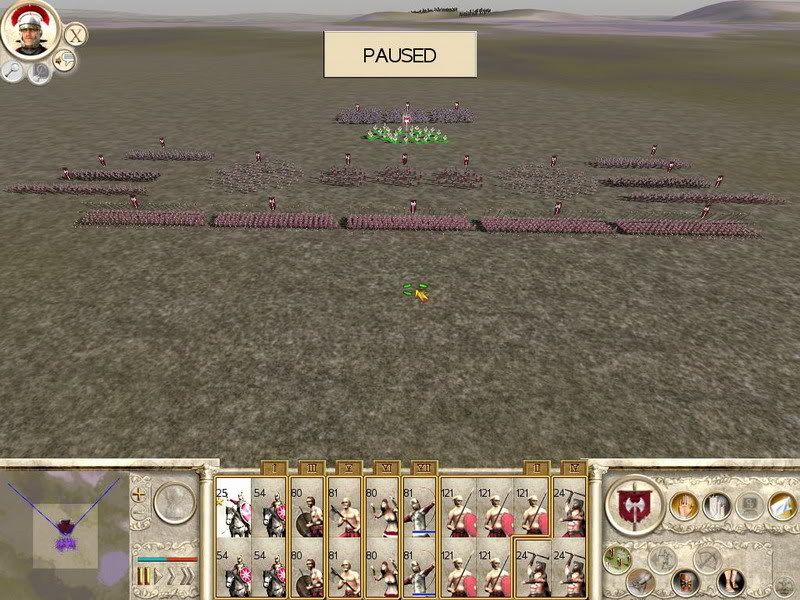Image resolution: width=800 pixels, height=600 pixels.
Task: Click the pause button on speed controls
Action: pyautogui.click(x=143, y=576)
